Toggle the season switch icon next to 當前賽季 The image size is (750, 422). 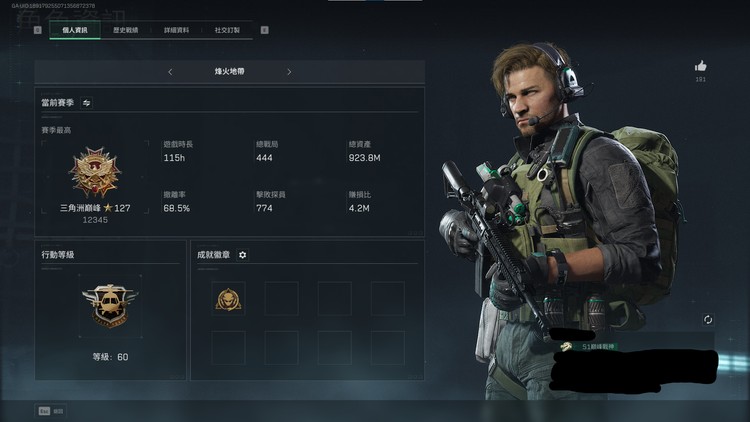[x=87, y=102]
